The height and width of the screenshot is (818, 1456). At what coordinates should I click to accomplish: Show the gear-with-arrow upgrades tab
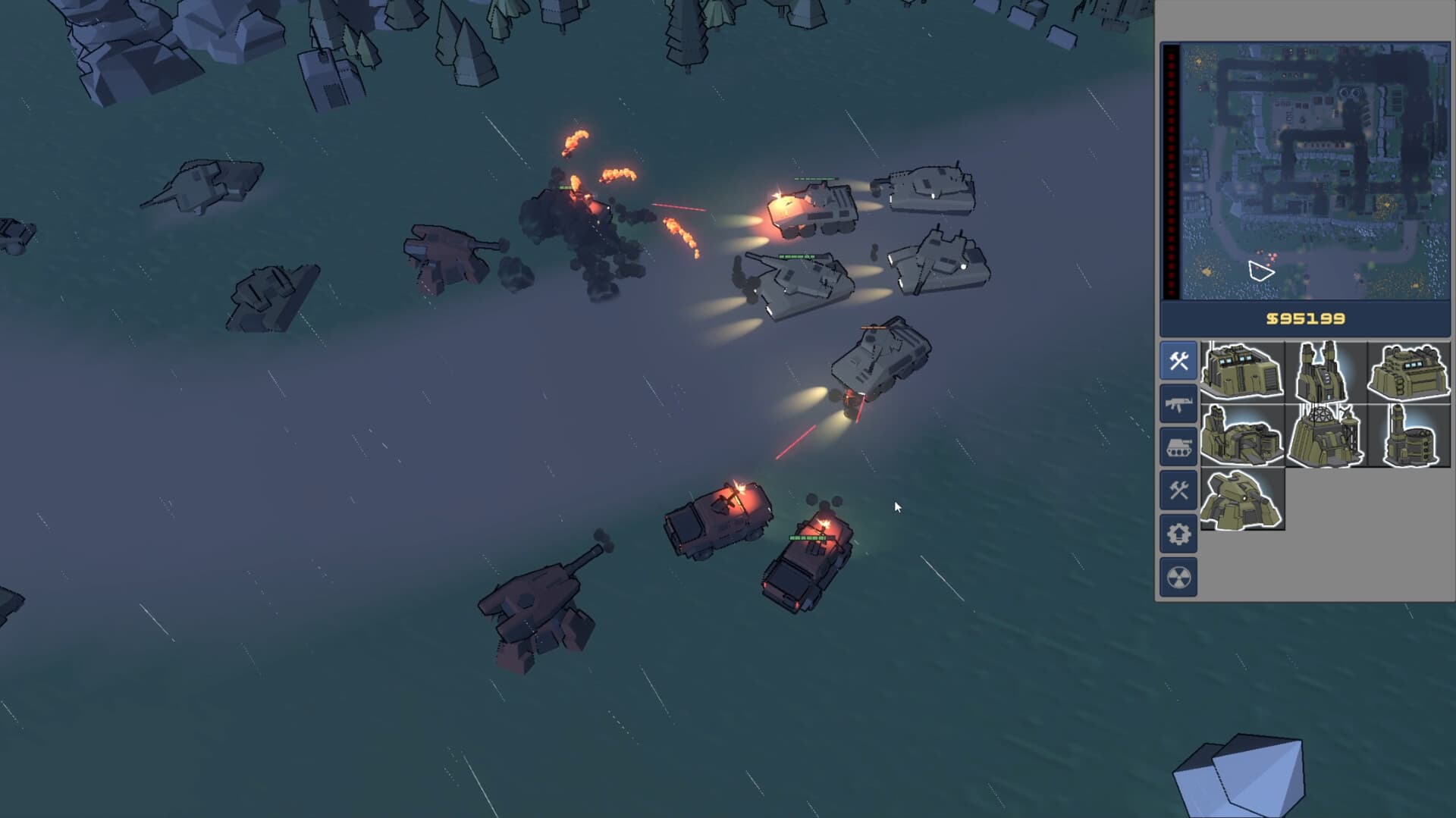(1178, 534)
